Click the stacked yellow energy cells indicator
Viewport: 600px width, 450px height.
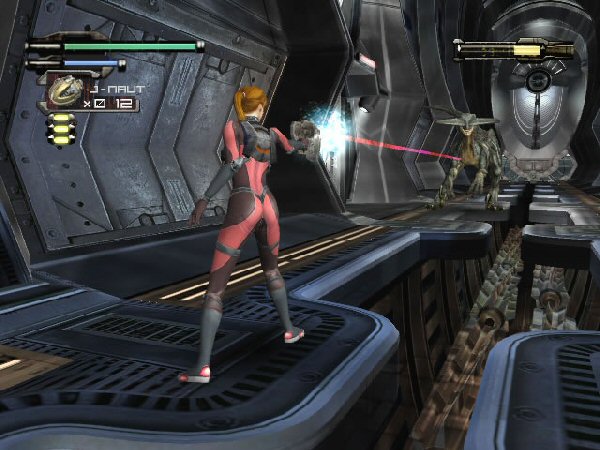pos(62,129)
